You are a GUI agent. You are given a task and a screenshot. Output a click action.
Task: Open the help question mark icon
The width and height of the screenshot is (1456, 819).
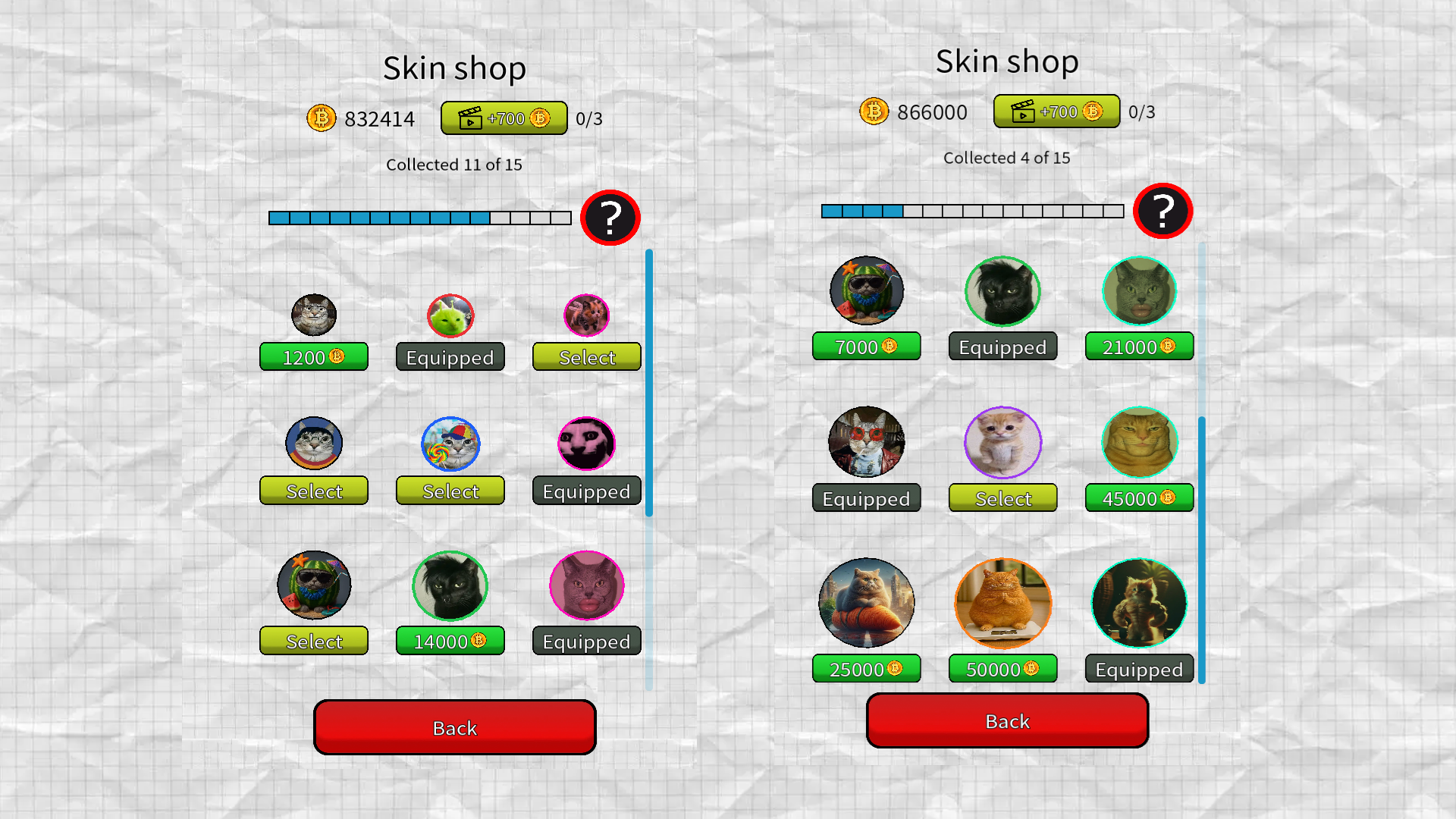(x=611, y=218)
